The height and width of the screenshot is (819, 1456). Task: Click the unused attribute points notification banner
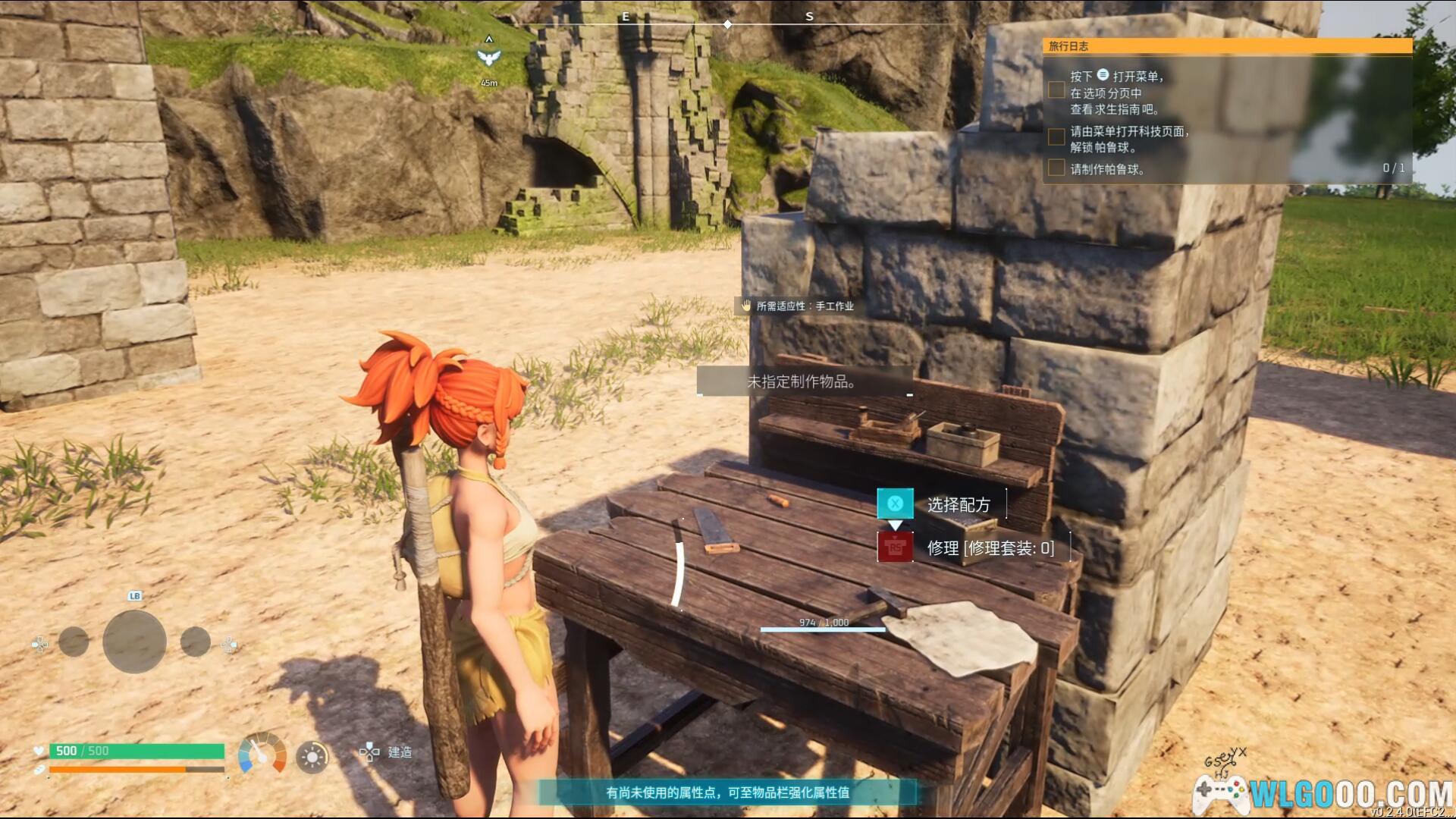click(x=727, y=792)
